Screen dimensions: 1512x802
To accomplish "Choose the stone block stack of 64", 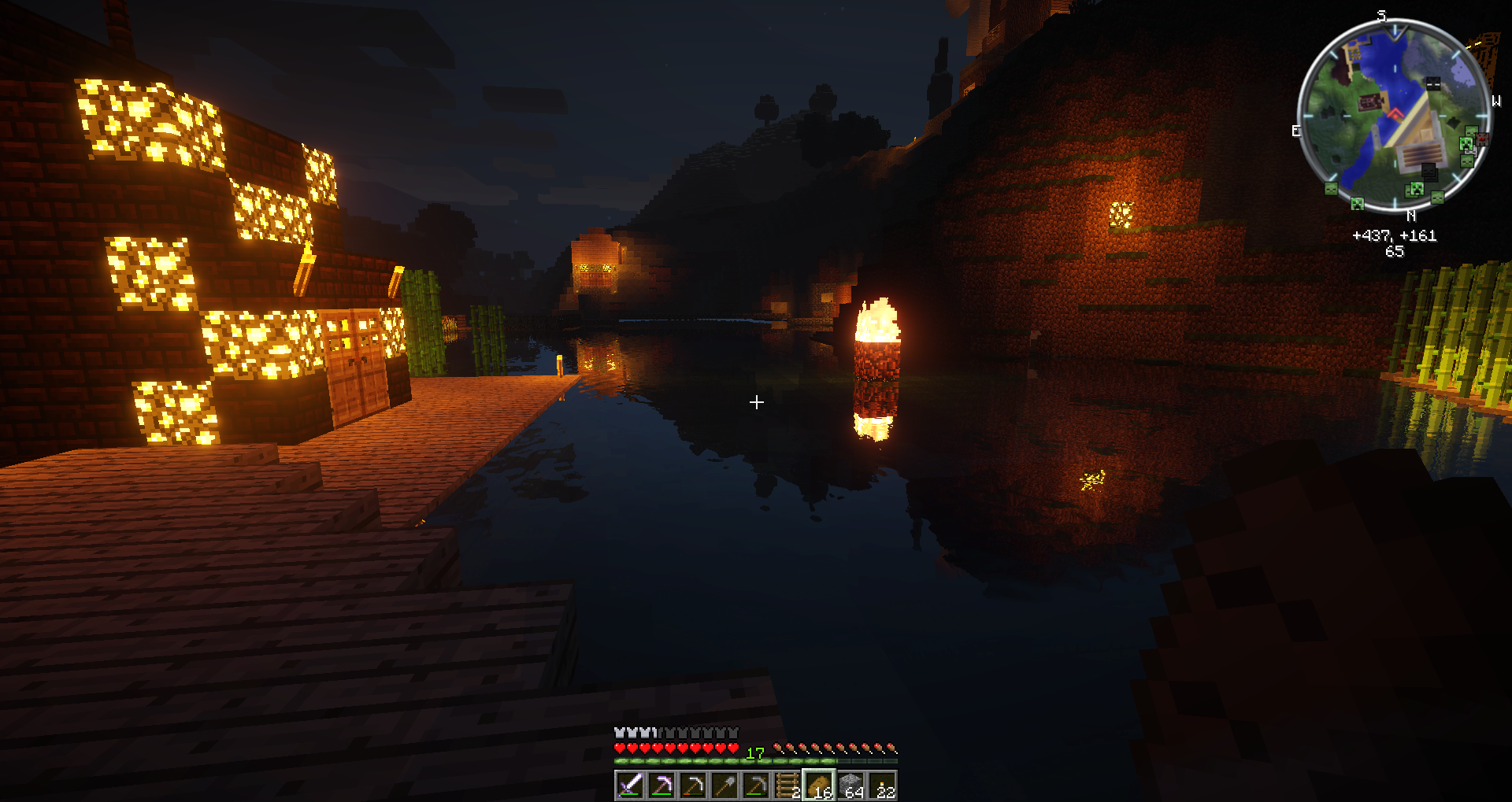I will point(850,785).
